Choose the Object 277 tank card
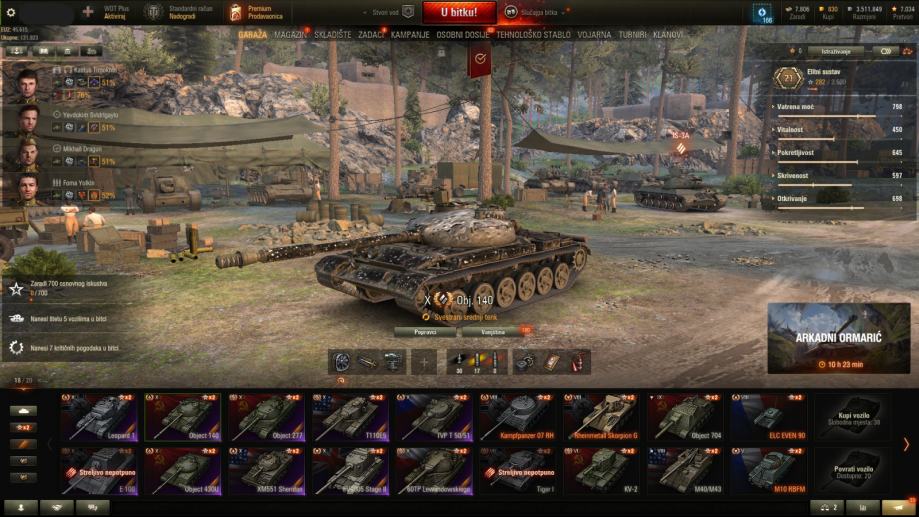 click(267, 417)
